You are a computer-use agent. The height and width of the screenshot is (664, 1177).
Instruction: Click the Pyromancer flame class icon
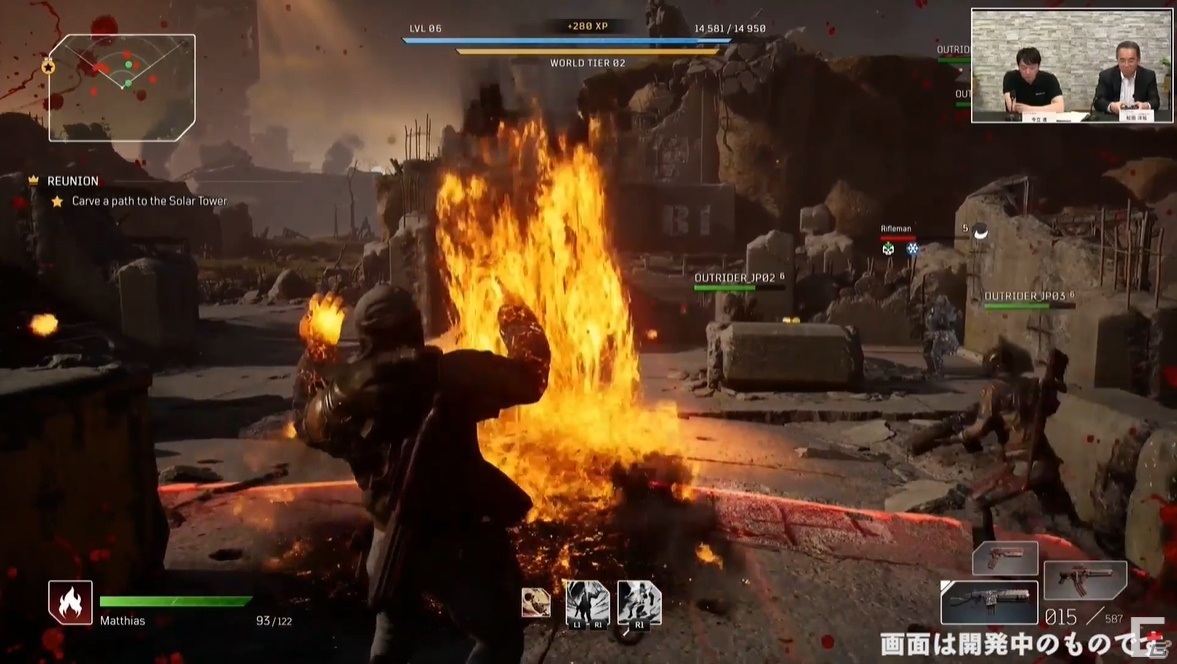(70, 603)
